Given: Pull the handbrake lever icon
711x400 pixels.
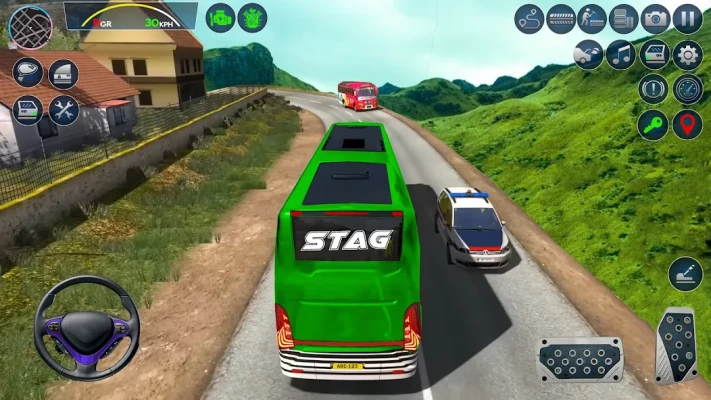Looking at the screenshot, I should coord(686,274).
